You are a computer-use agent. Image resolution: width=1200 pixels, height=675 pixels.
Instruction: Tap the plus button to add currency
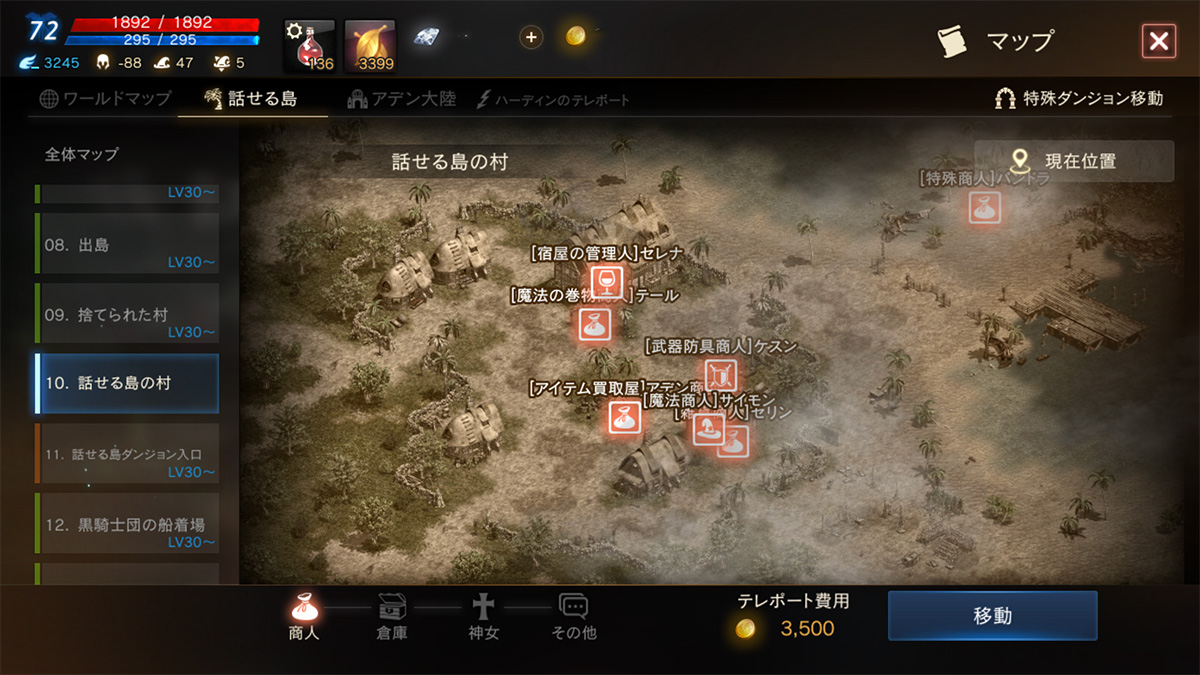[531, 38]
